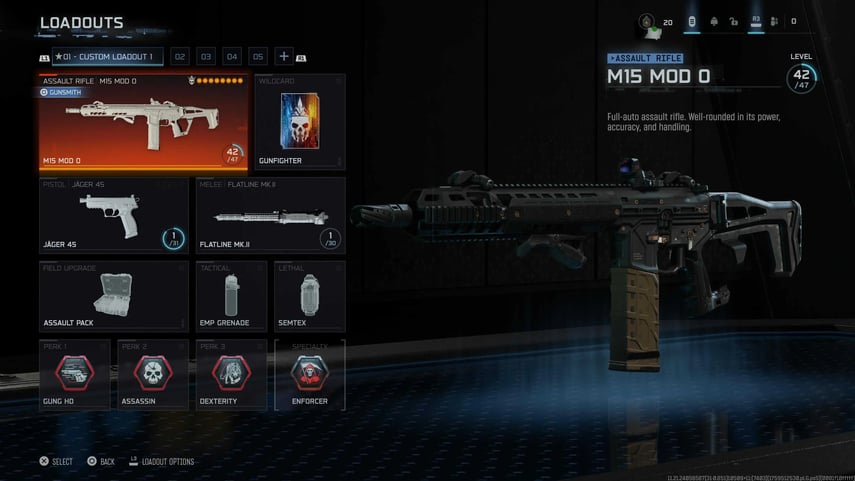855x481 pixels.
Task: Select Custom Loadout 1 tab
Action: pyautogui.click(x=108, y=57)
